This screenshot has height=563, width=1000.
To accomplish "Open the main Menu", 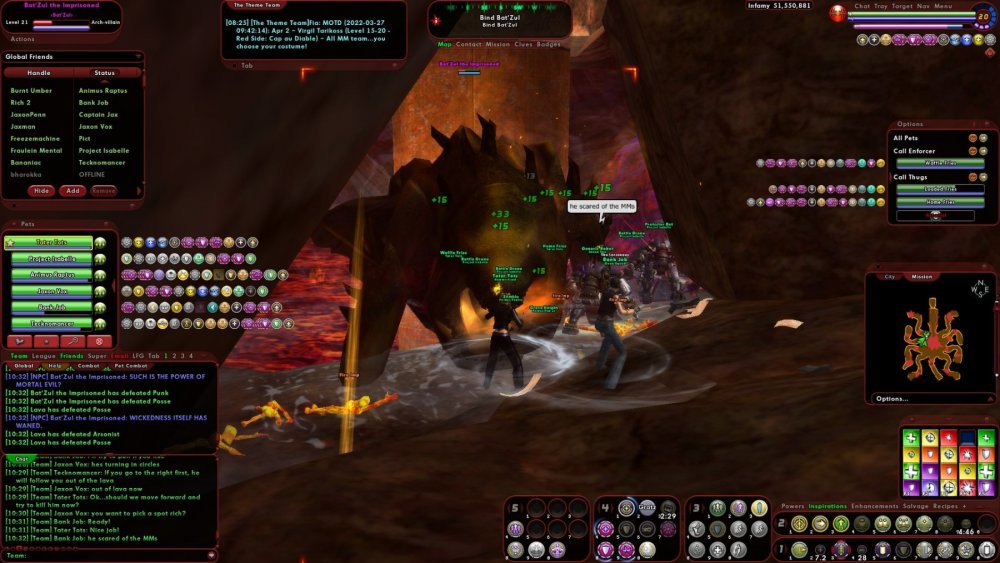I will [943, 6].
